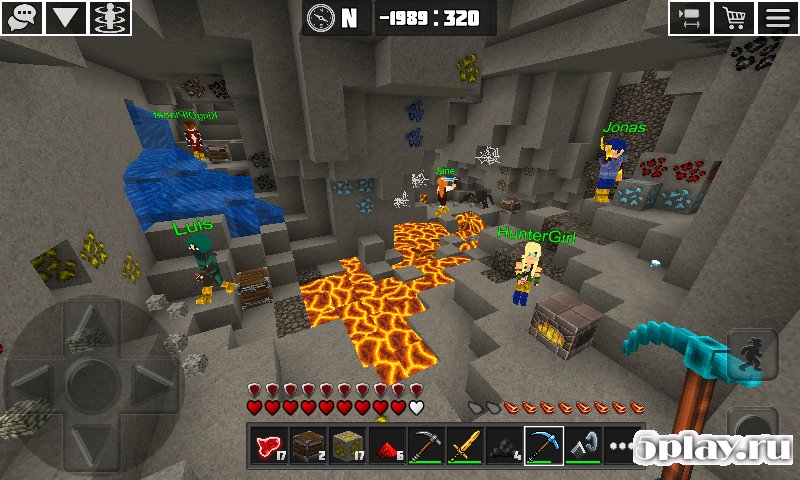800x480 pixels.
Task: Select the flint and steel slot
Action: pos(582,445)
